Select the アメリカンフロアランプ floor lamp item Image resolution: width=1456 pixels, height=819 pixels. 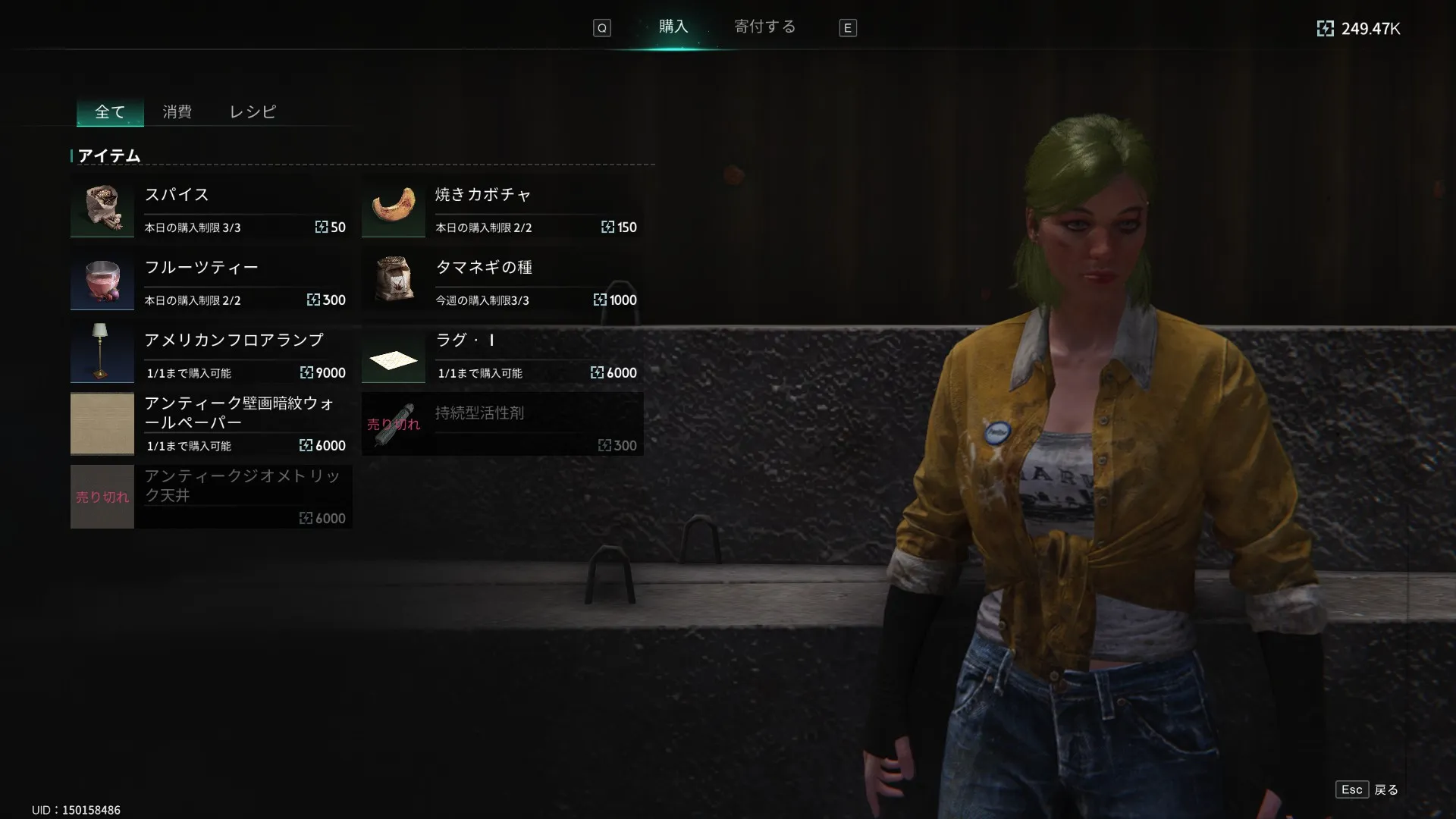(211, 352)
